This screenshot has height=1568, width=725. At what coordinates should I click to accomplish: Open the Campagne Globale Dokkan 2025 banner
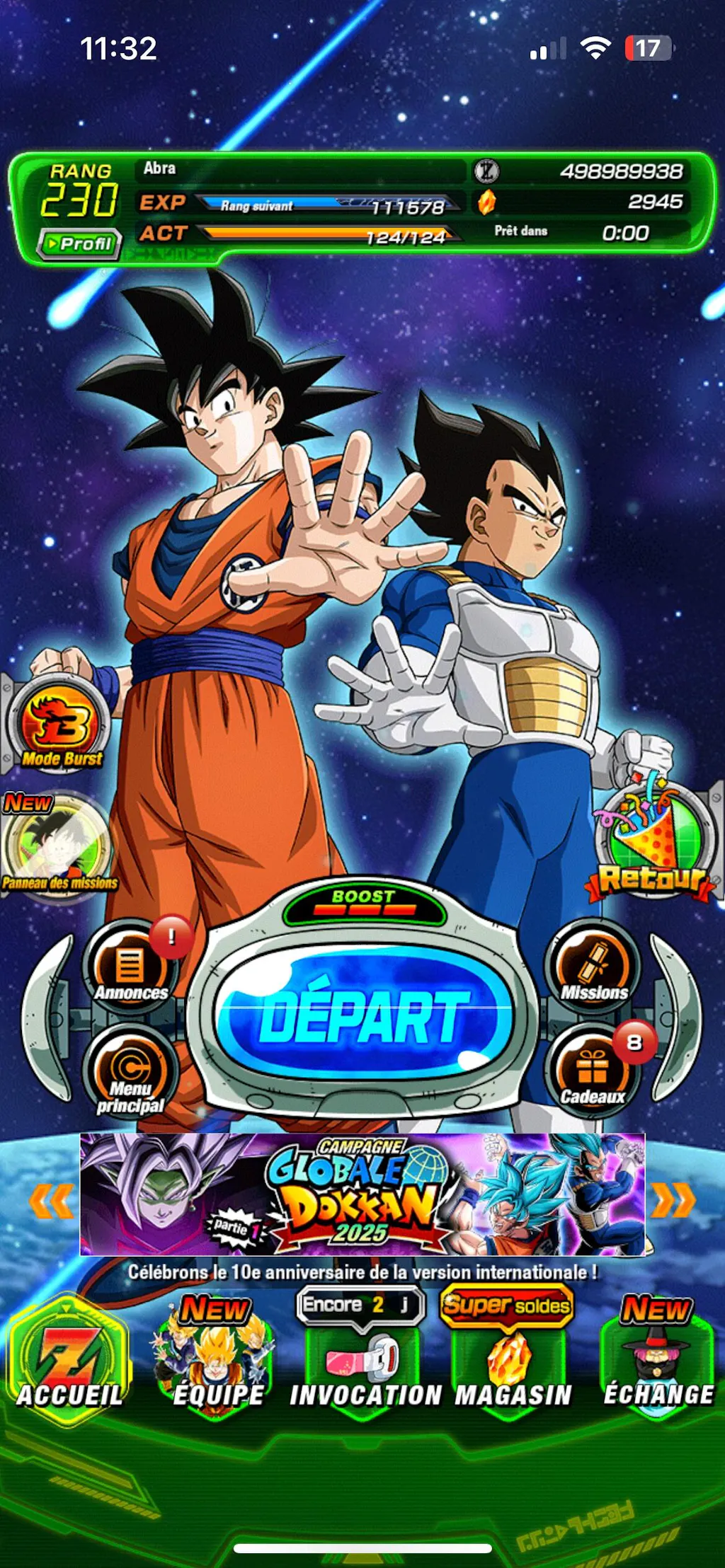tap(362, 1194)
